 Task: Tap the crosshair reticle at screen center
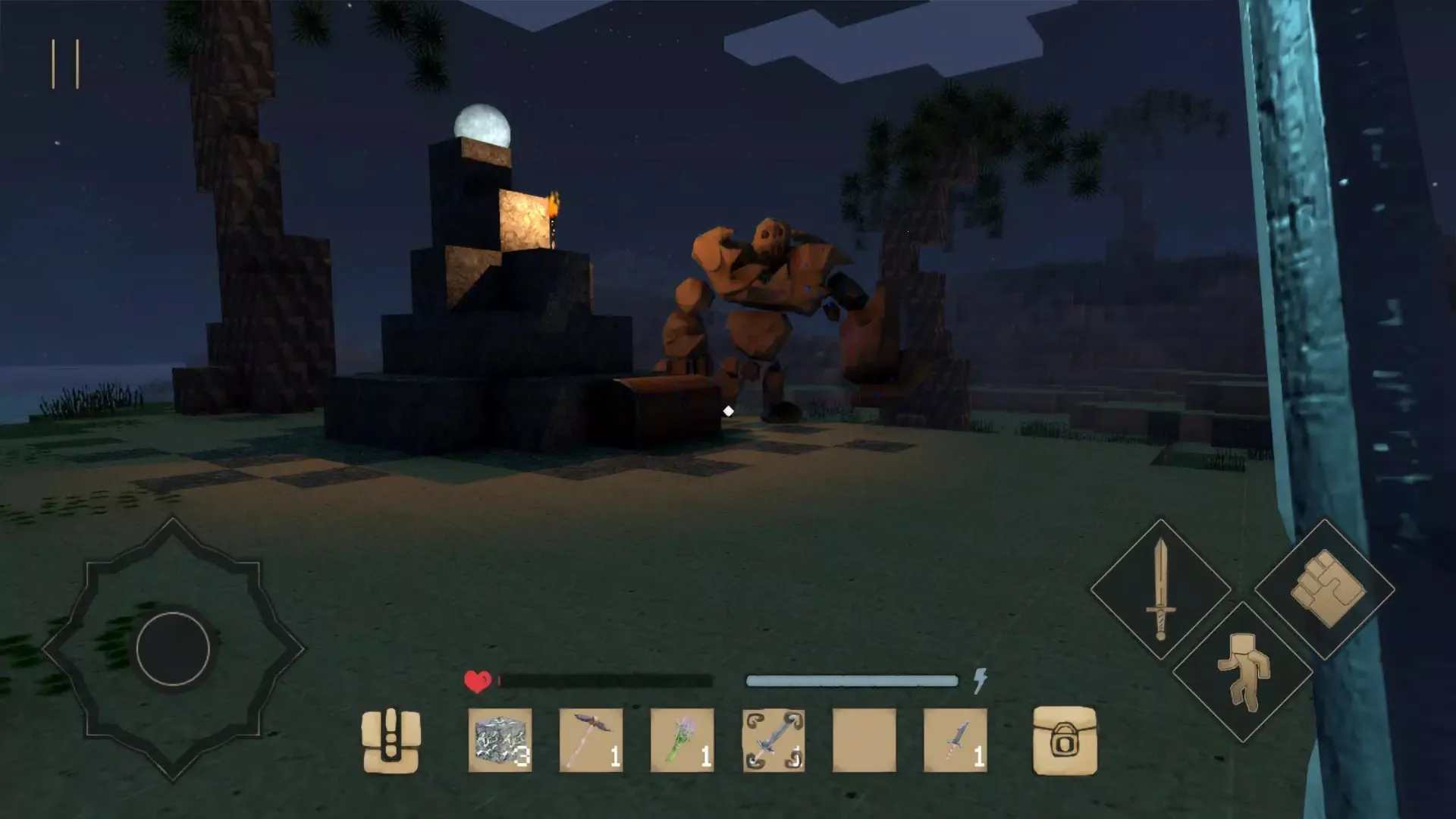click(729, 411)
